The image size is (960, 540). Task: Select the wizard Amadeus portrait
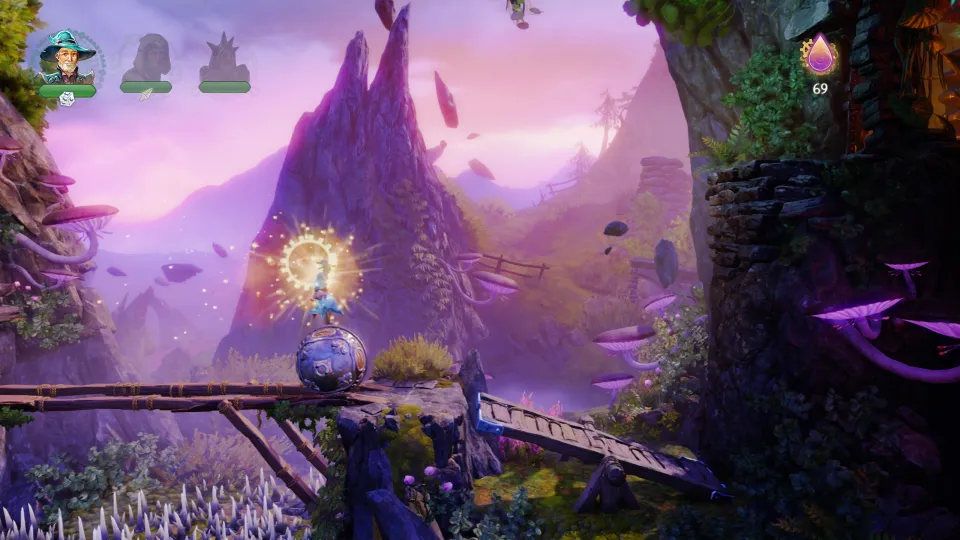click(x=67, y=57)
